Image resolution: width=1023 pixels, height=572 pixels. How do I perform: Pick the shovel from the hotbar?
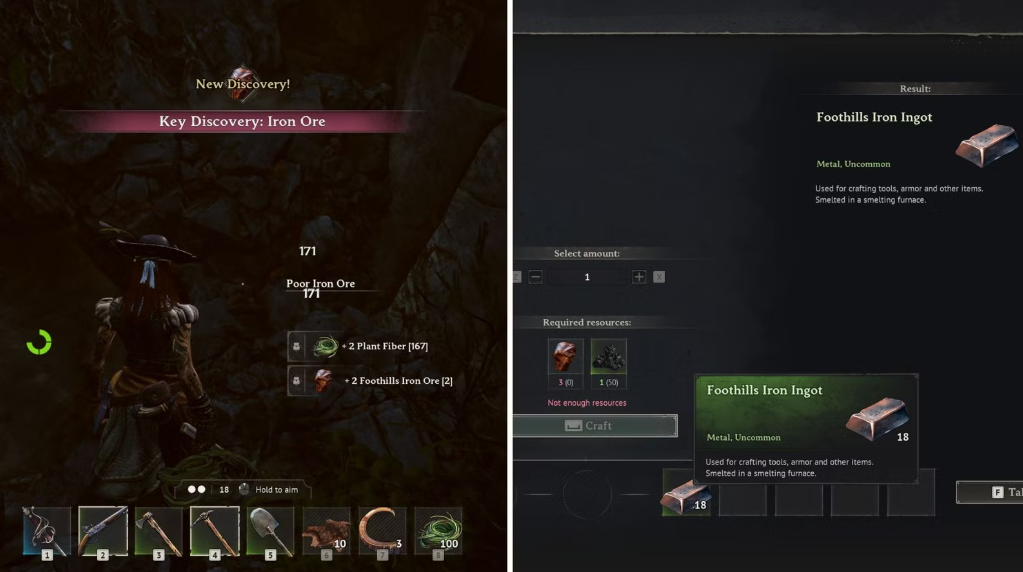point(270,530)
